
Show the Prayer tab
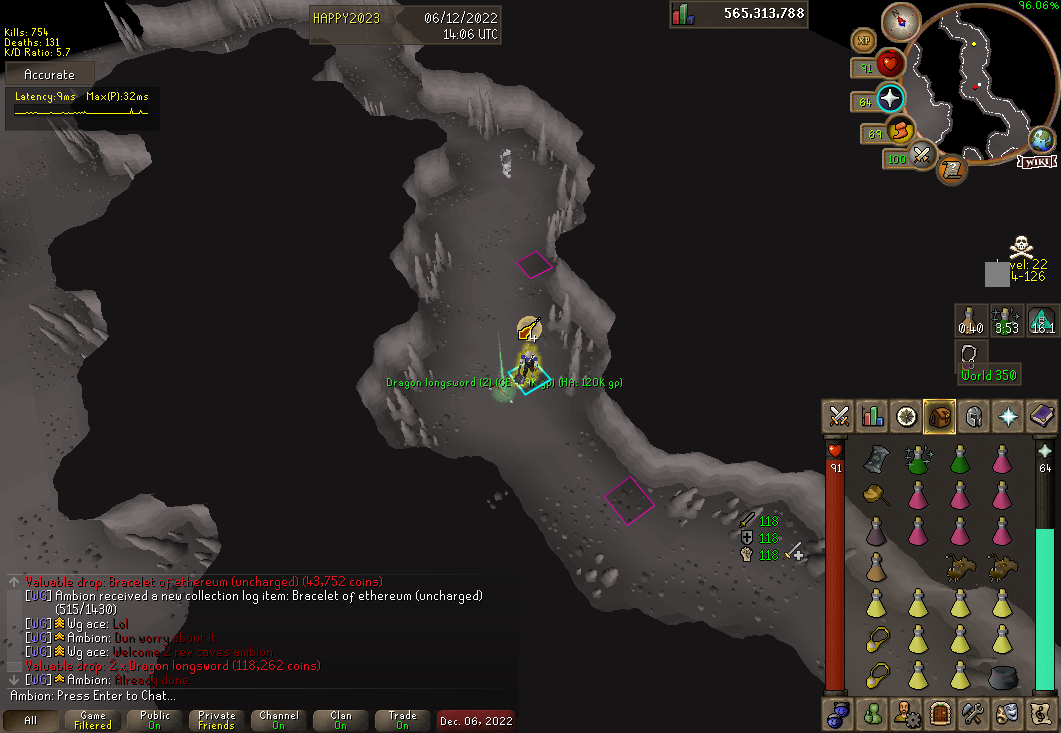[1008, 416]
